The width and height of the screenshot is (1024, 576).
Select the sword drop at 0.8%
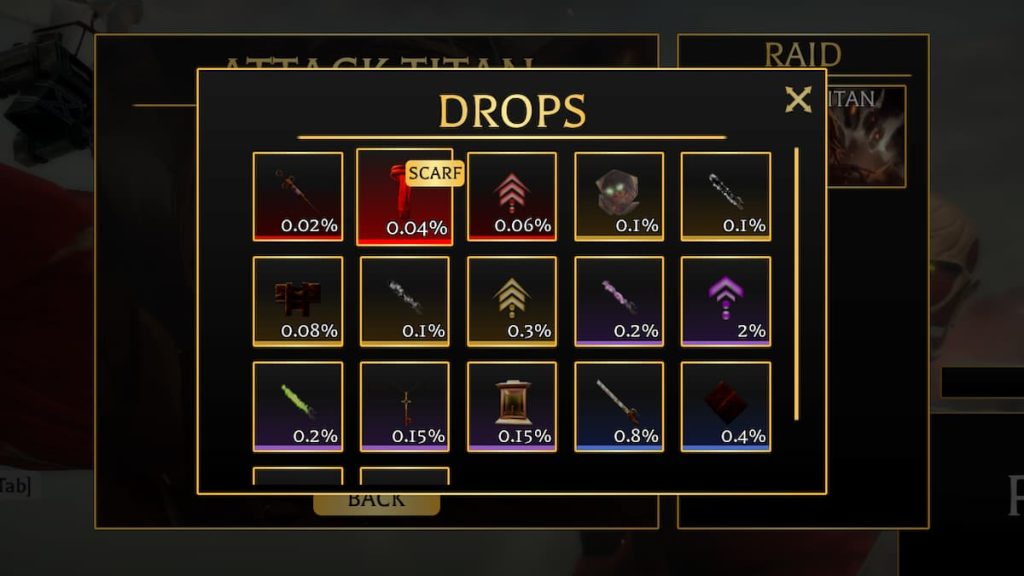pyautogui.click(x=618, y=406)
